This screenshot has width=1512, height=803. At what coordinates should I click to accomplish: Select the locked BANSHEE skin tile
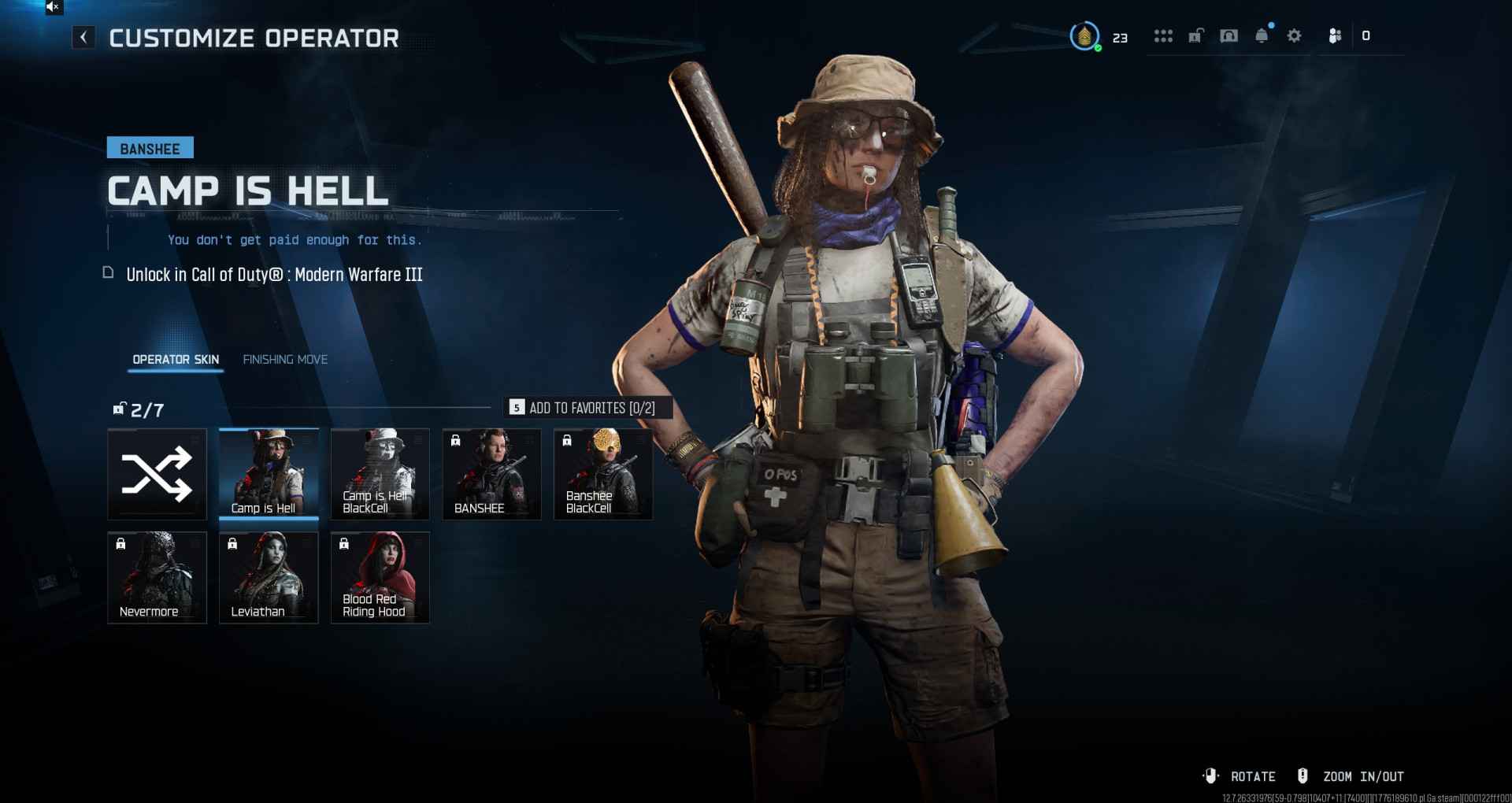[492, 474]
